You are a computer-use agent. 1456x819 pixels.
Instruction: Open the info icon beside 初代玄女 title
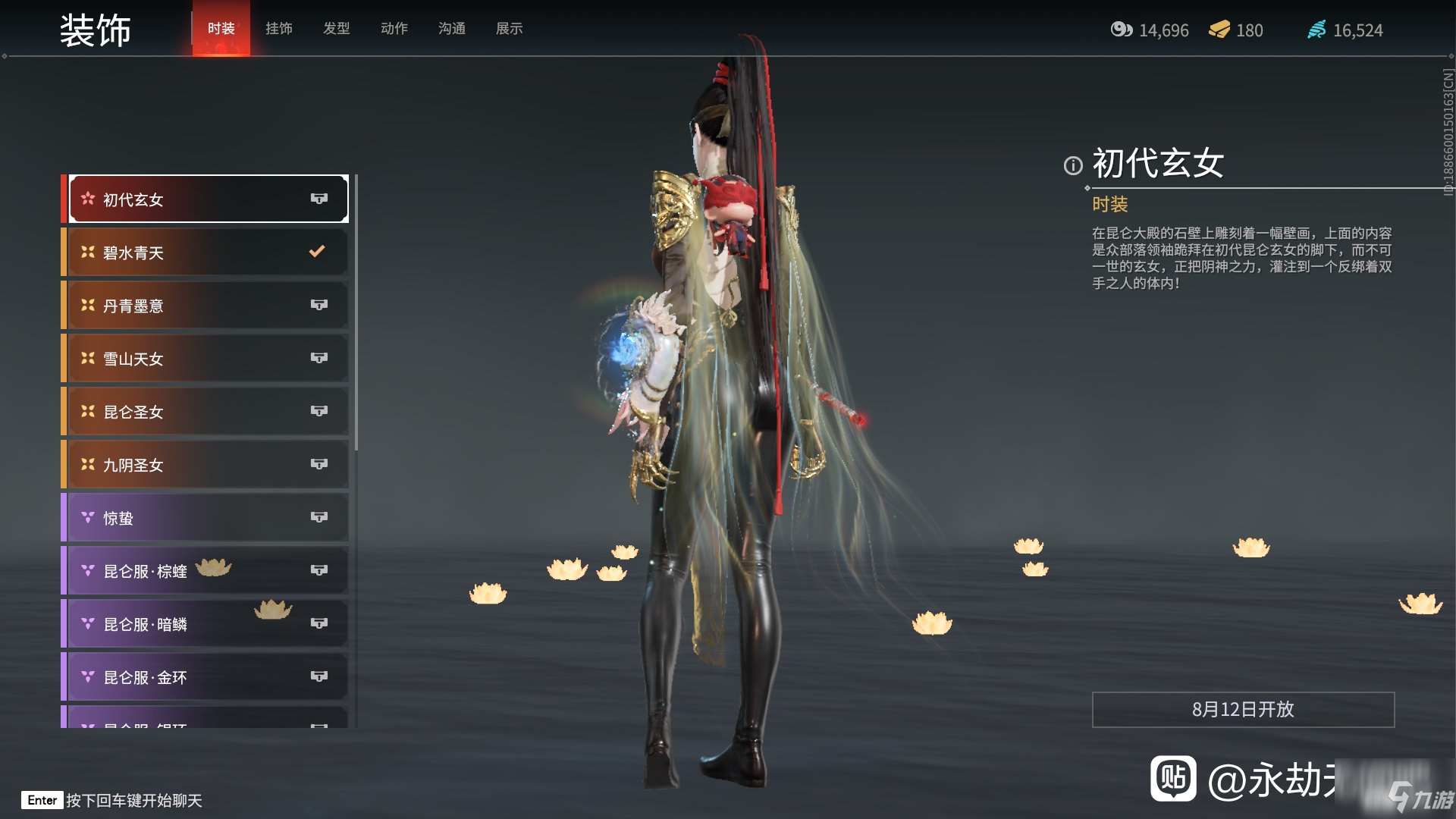click(x=1072, y=165)
